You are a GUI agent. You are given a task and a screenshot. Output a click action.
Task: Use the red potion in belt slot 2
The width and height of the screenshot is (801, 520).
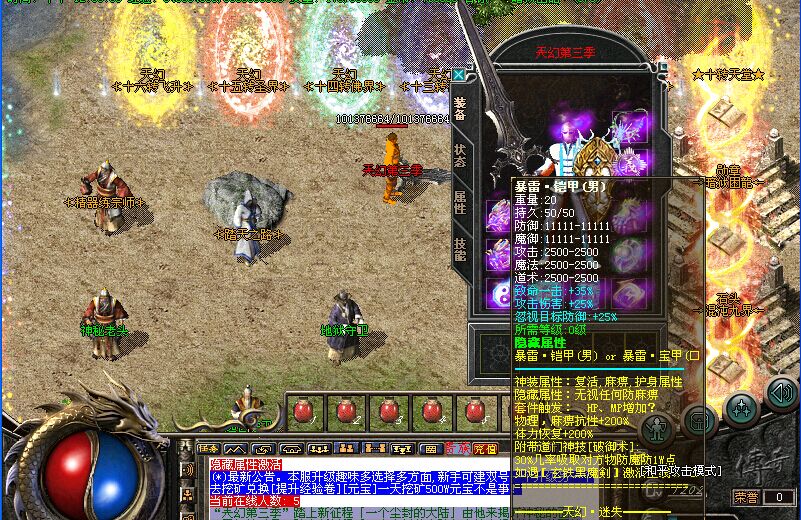click(x=346, y=410)
